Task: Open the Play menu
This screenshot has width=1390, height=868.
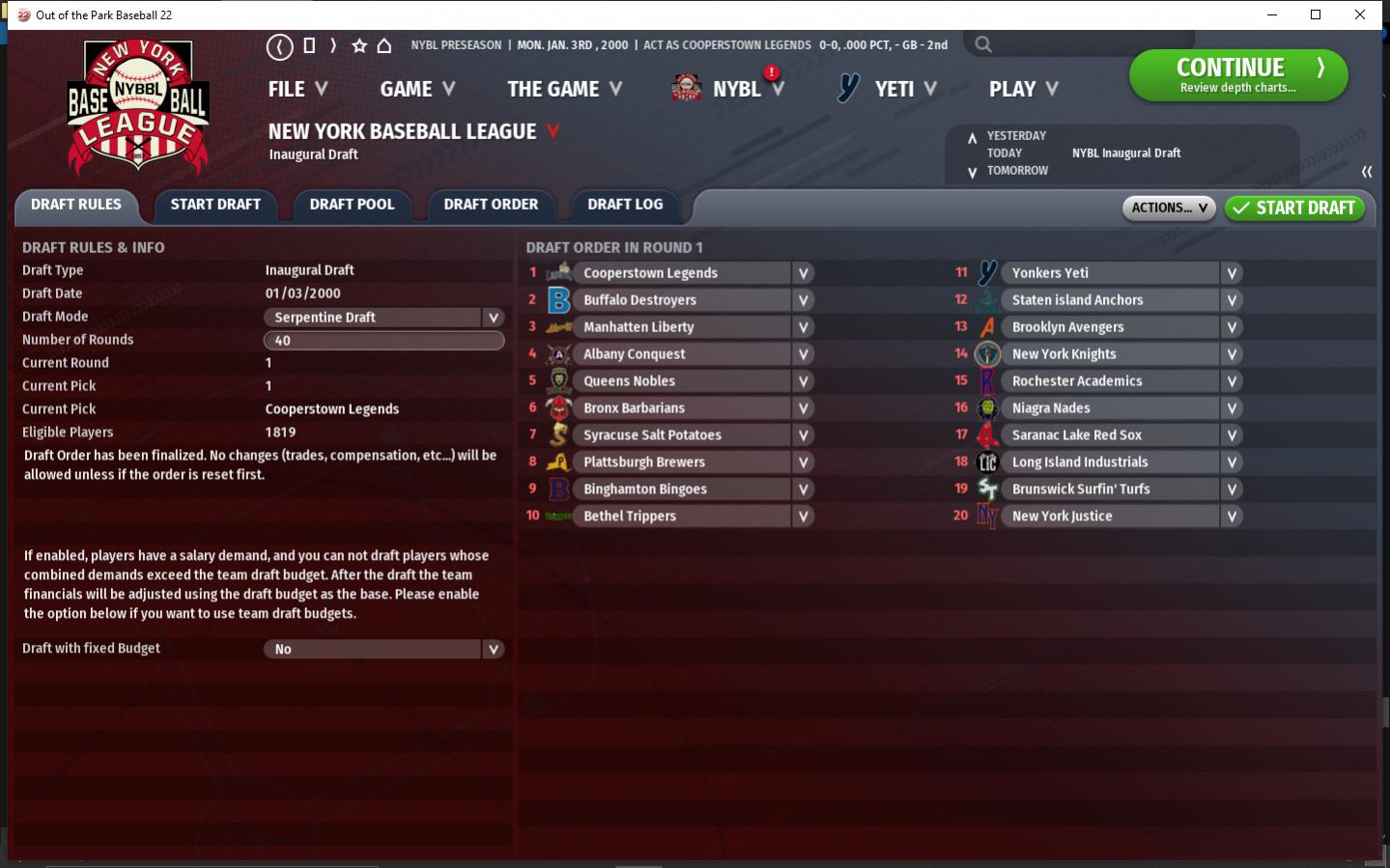Action: [x=1023, y=89]
